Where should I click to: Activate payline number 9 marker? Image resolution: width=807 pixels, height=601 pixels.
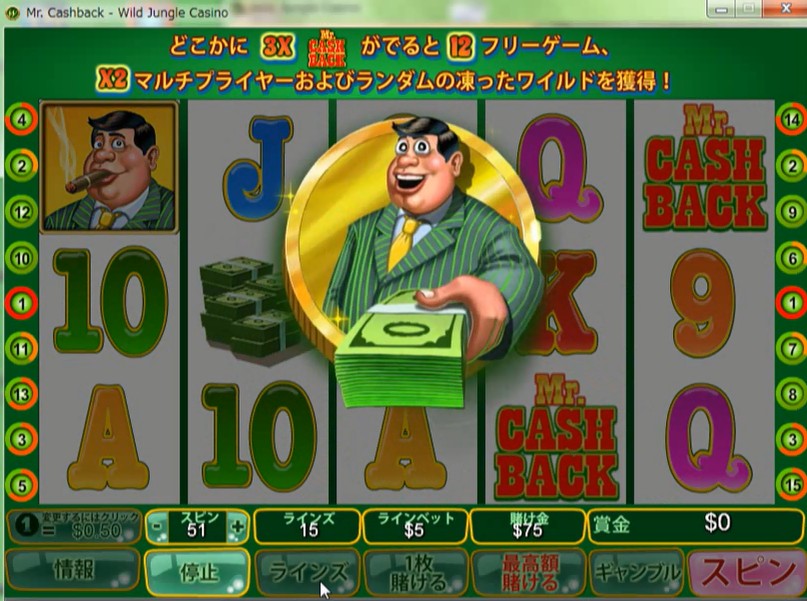coord(791,211)
